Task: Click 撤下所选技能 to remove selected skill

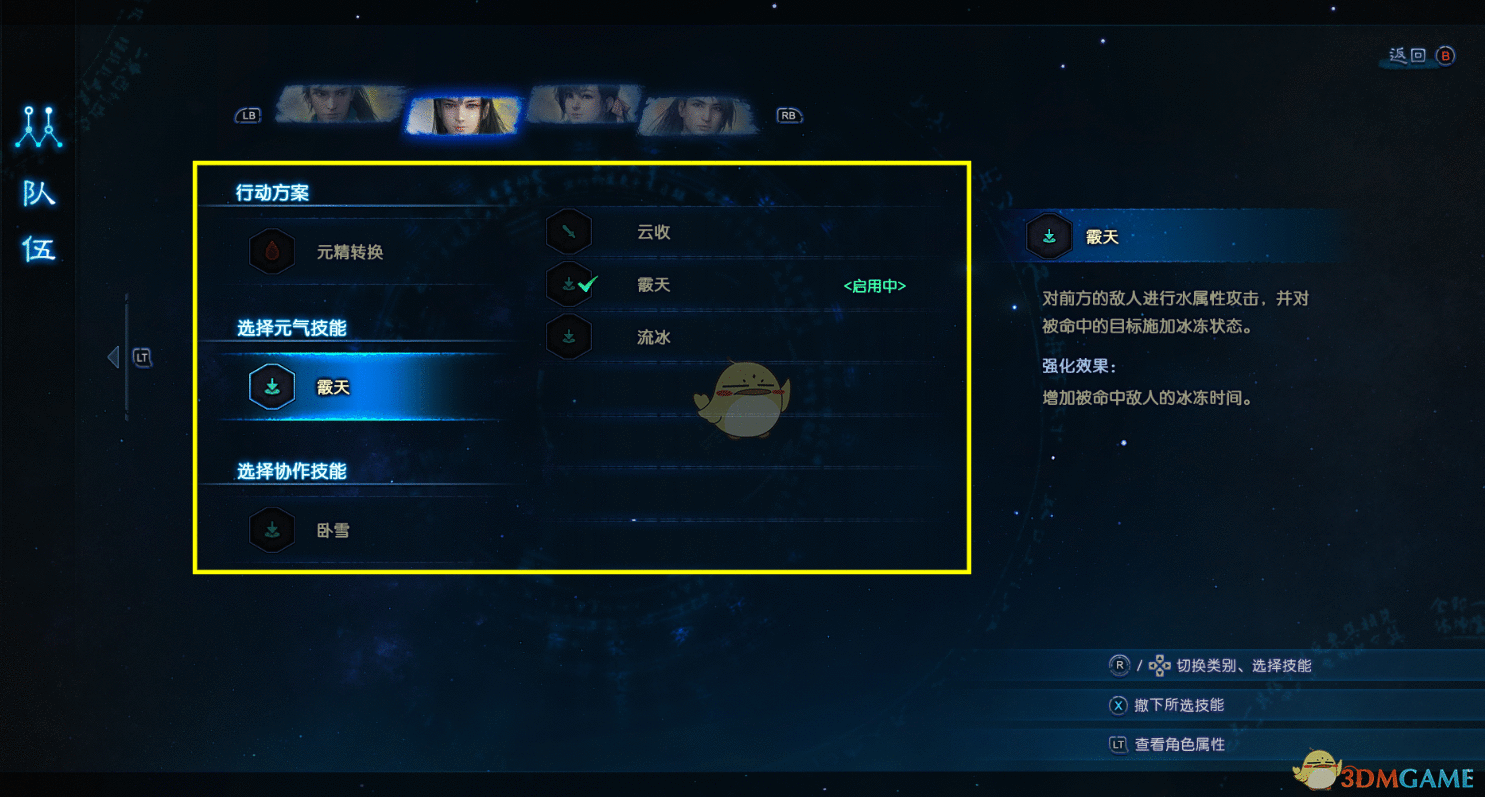Action: pos(1180,705)
